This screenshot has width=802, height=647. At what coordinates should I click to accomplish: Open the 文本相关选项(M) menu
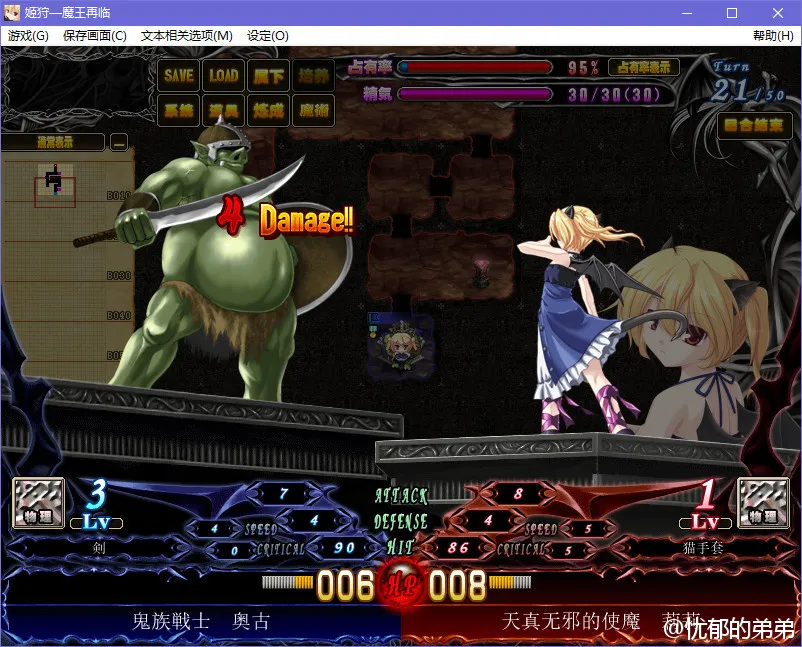coord(187,36)
